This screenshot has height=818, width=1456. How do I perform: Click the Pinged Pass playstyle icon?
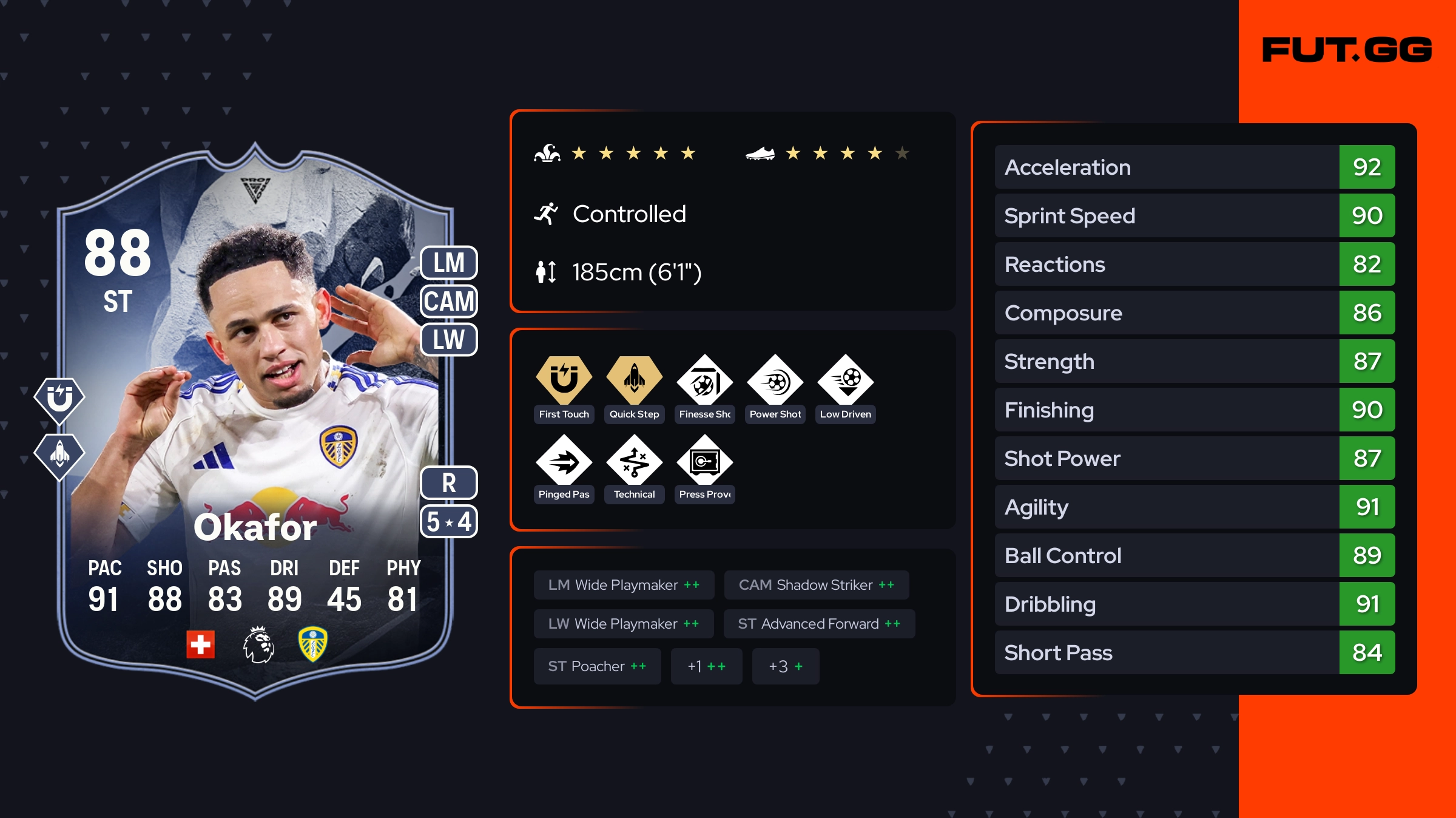pos(564,462)
